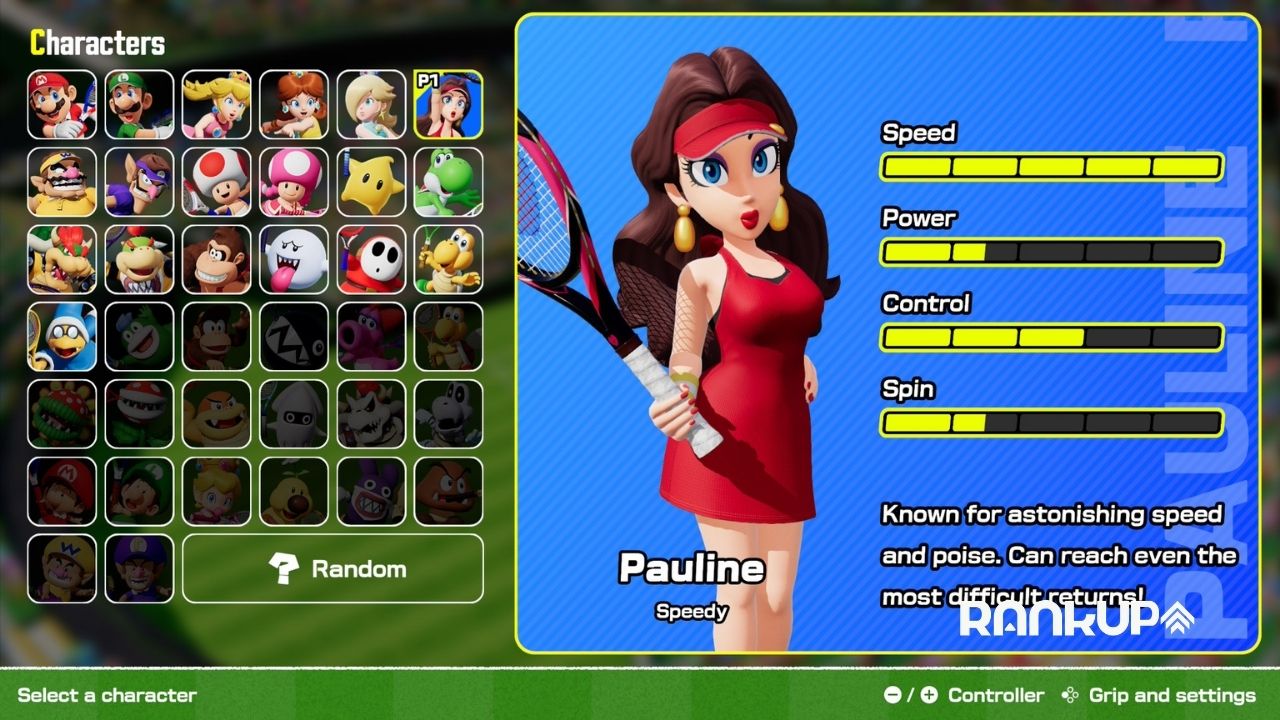Choose Bowser's character tile
The image size is (1280, 720).
[x=62, y=259]
